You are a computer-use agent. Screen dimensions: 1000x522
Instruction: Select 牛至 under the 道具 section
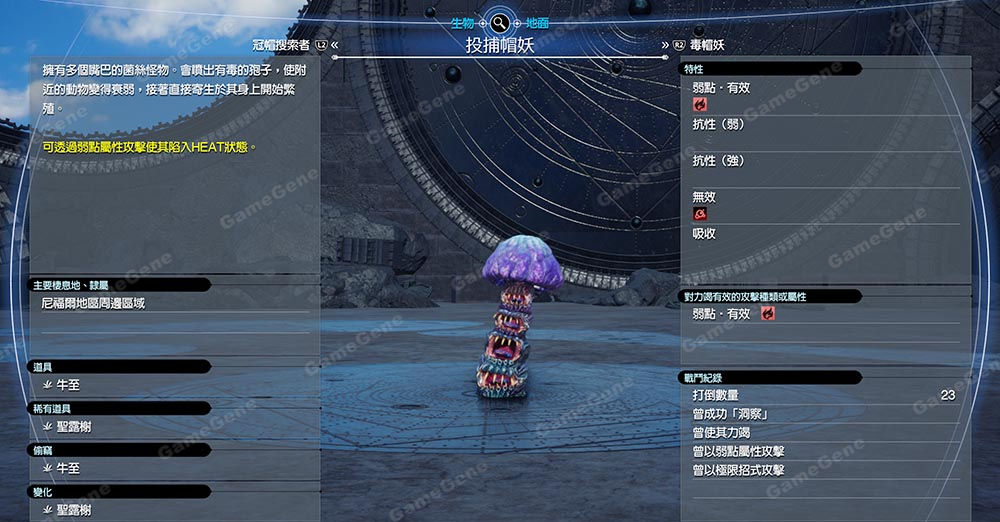pos(68,385)
